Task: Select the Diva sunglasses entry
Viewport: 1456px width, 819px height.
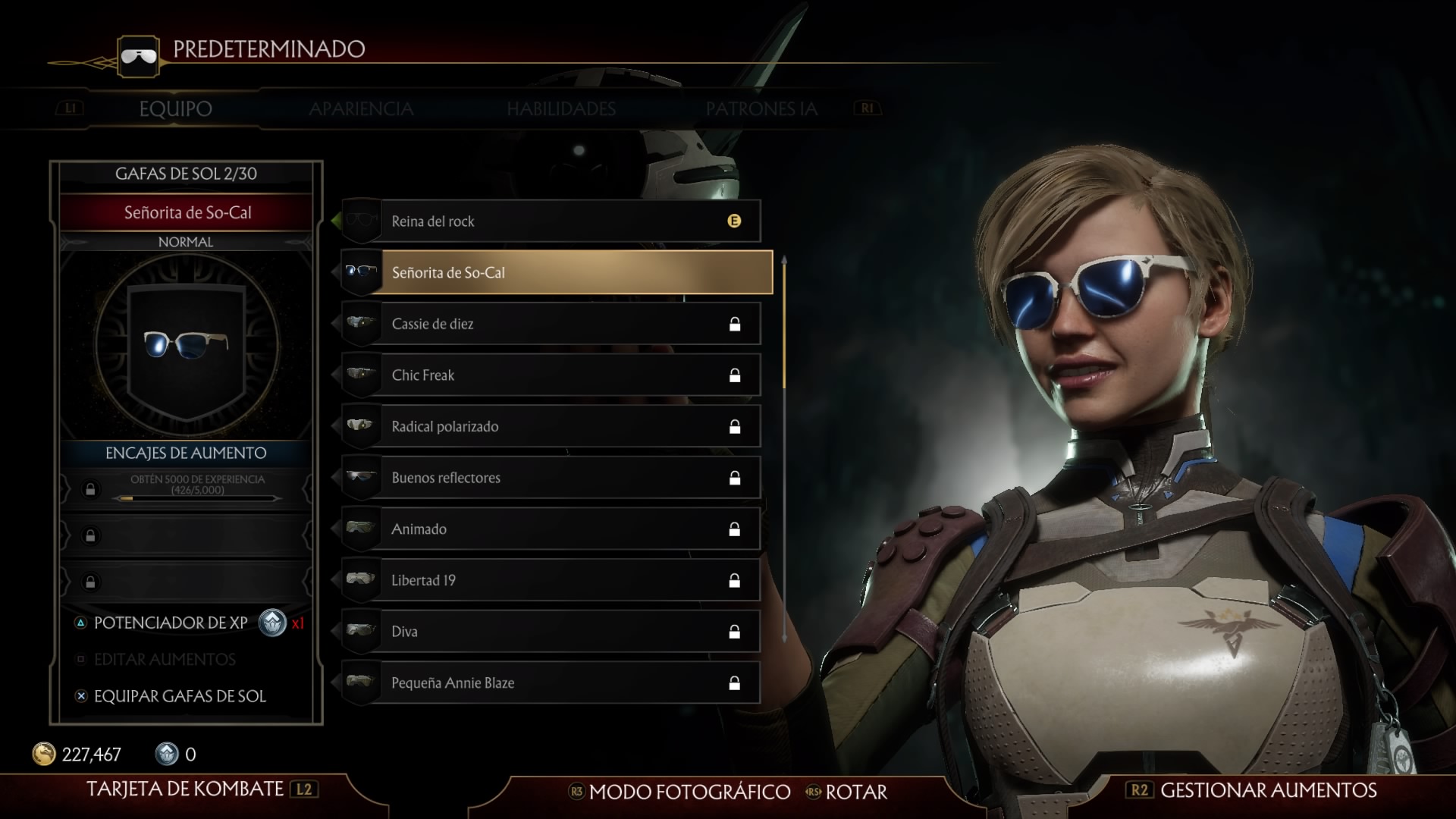Action: point(551,632)
